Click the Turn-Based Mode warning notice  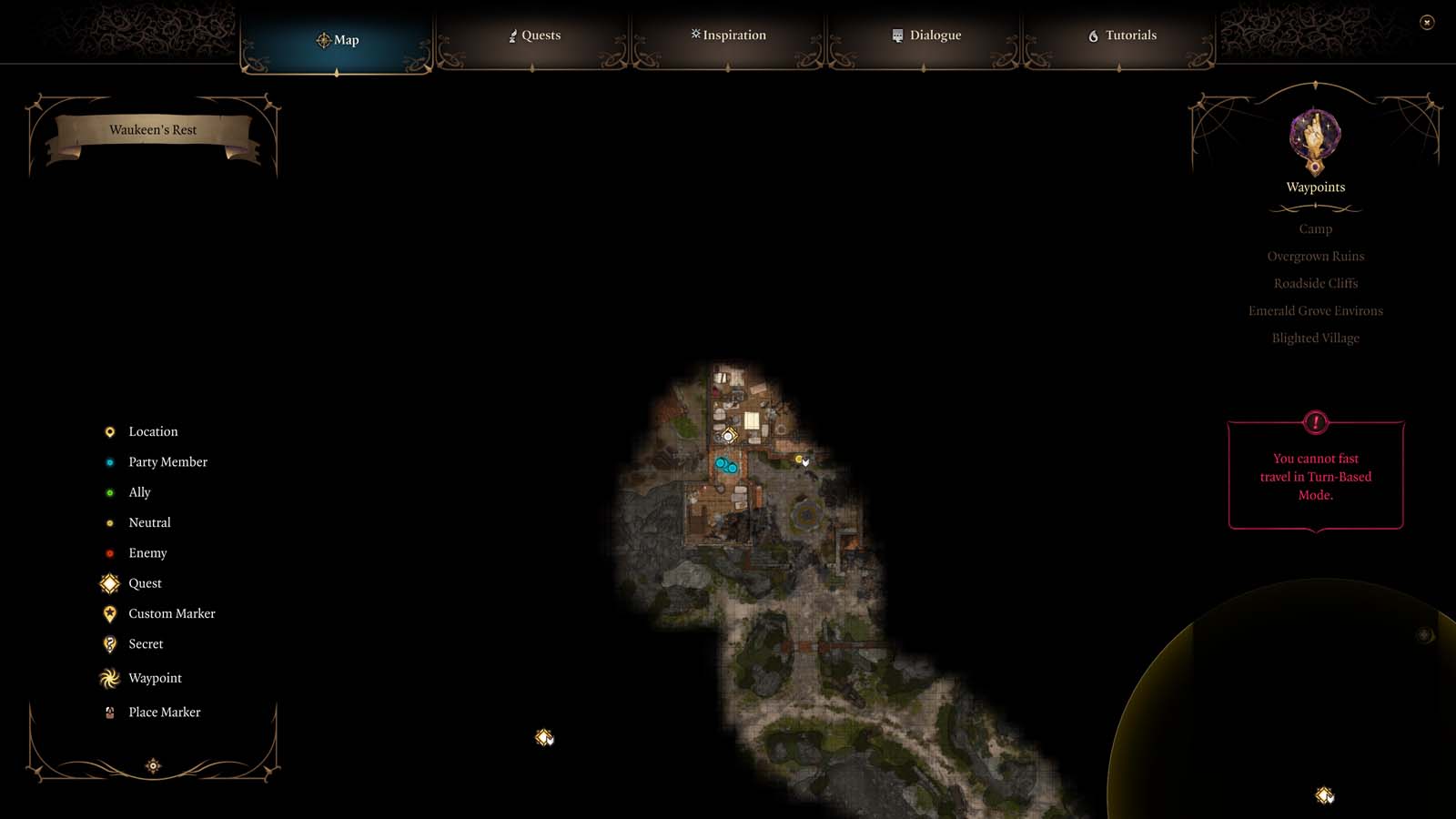1315,475
